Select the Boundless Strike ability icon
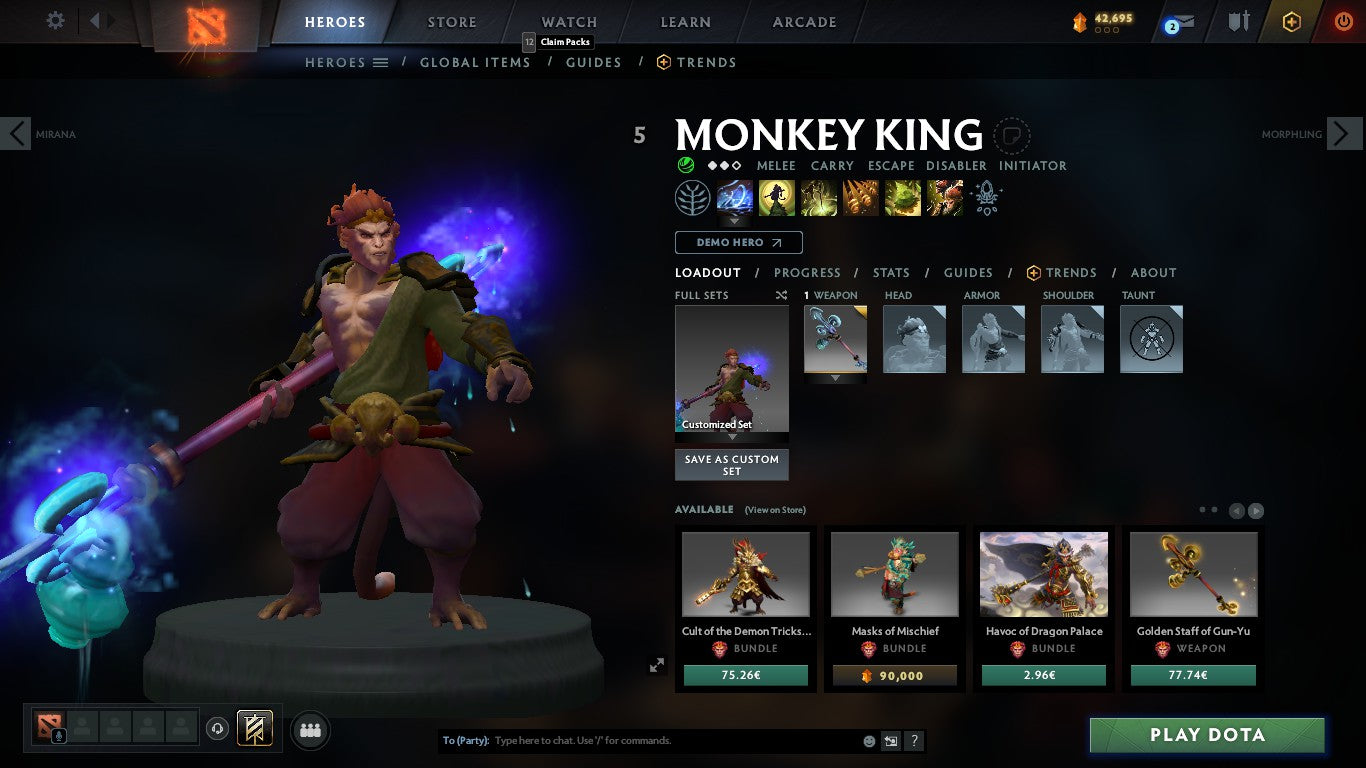Image resolution: width=1366 pixels, height=768 pixels. coord(735,197)
